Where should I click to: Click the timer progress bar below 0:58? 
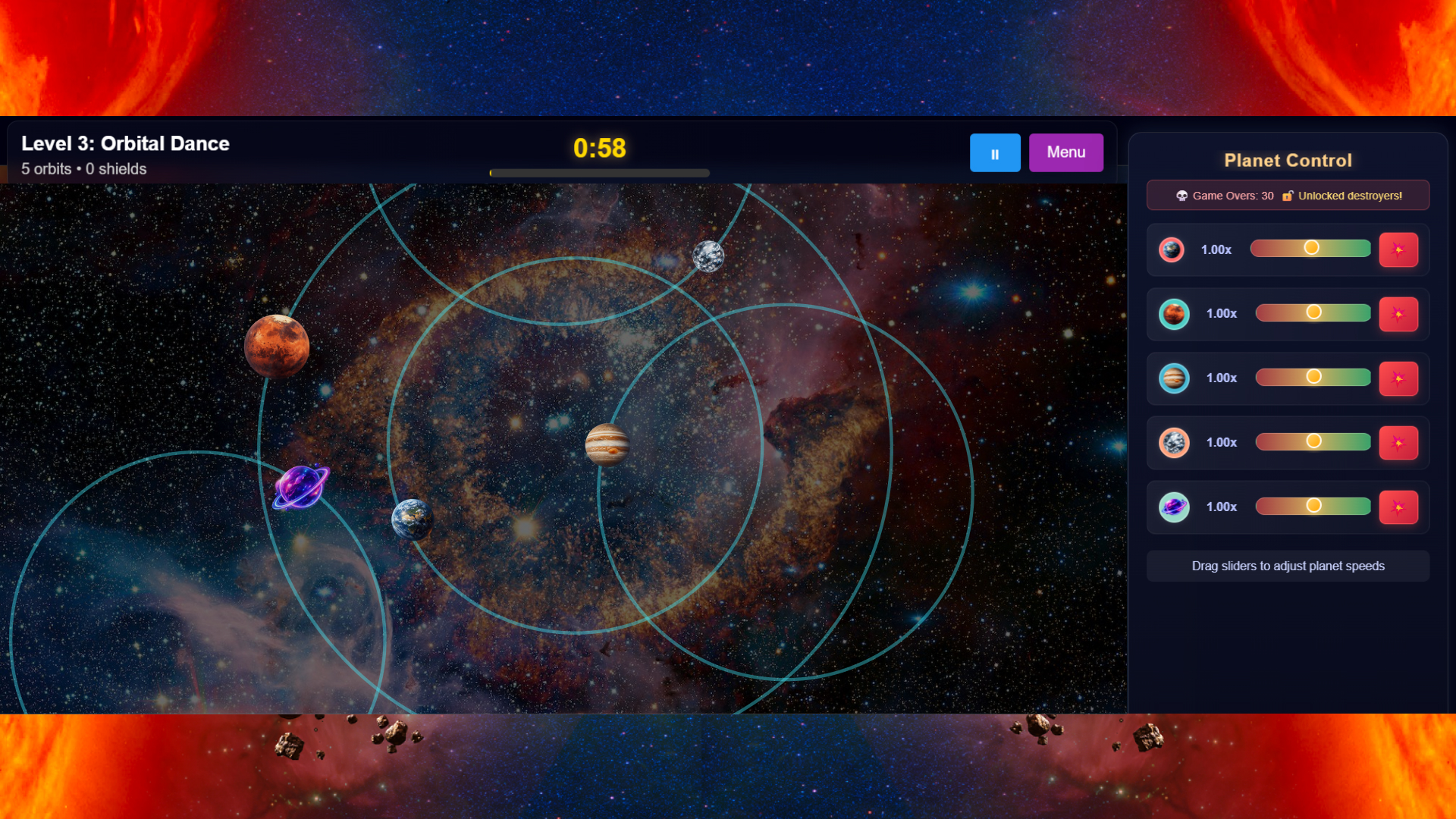599,173
